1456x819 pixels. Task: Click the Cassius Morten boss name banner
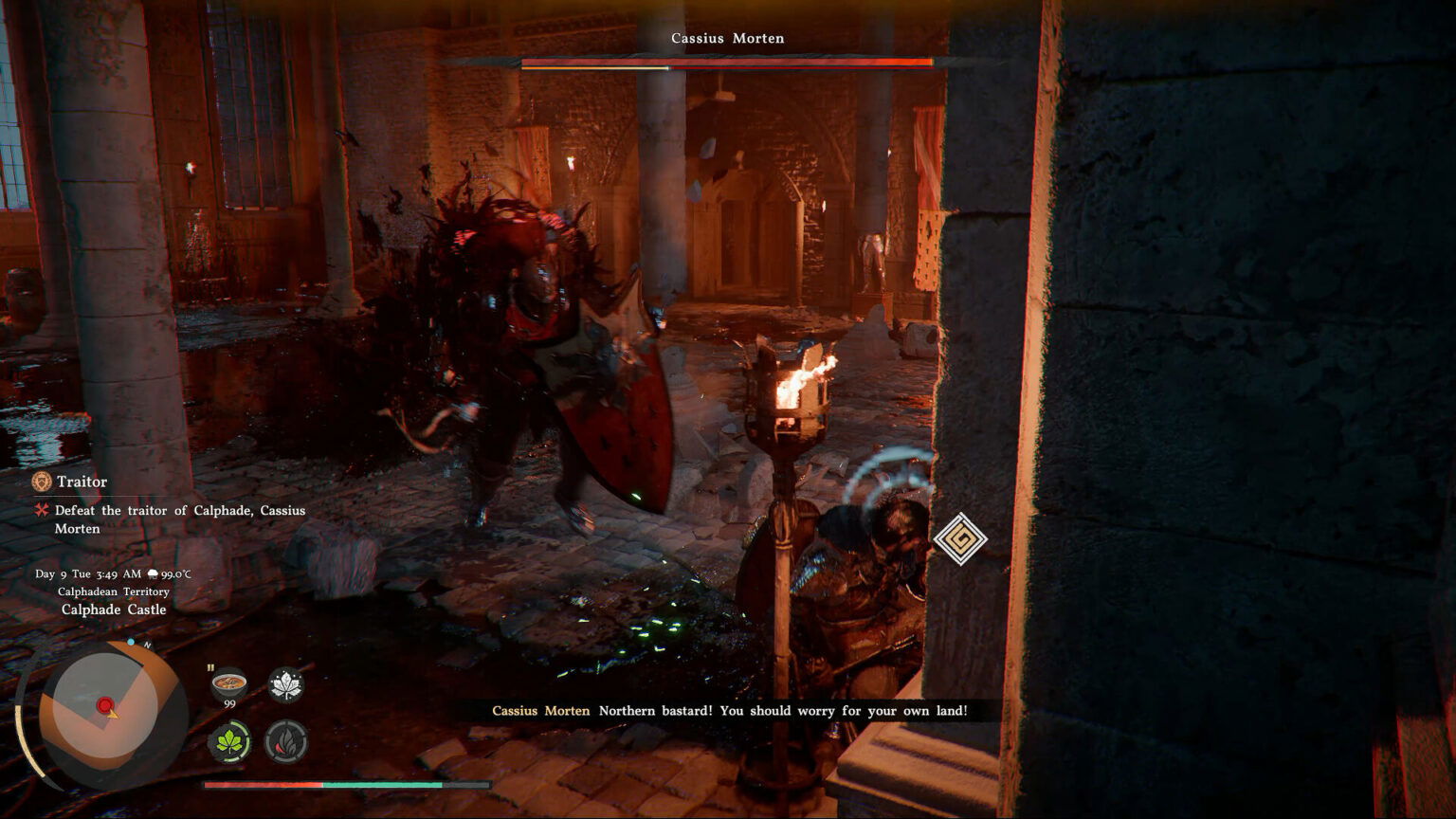(727, 38)
